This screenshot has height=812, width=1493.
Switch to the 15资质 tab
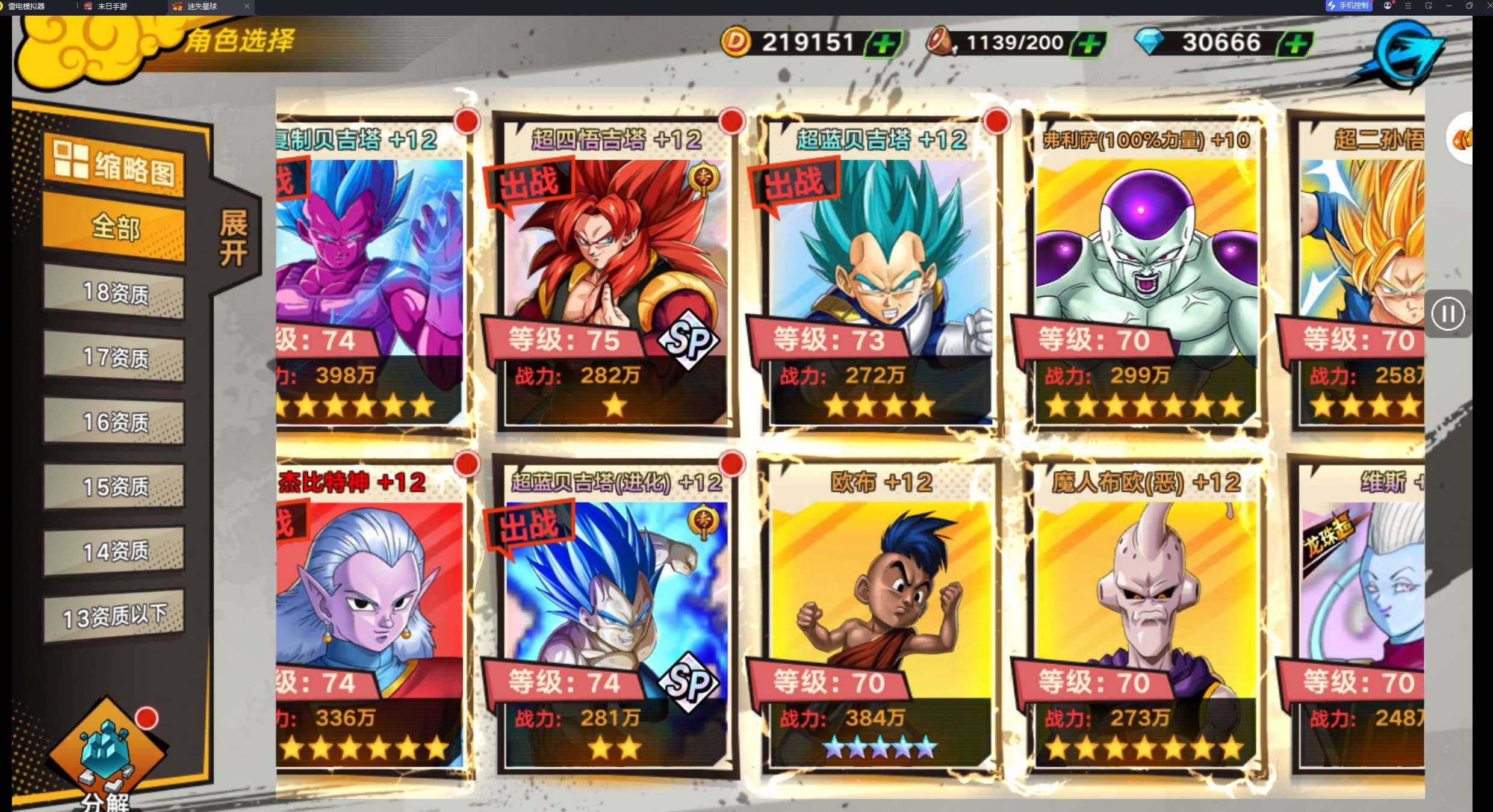(114, 486)
